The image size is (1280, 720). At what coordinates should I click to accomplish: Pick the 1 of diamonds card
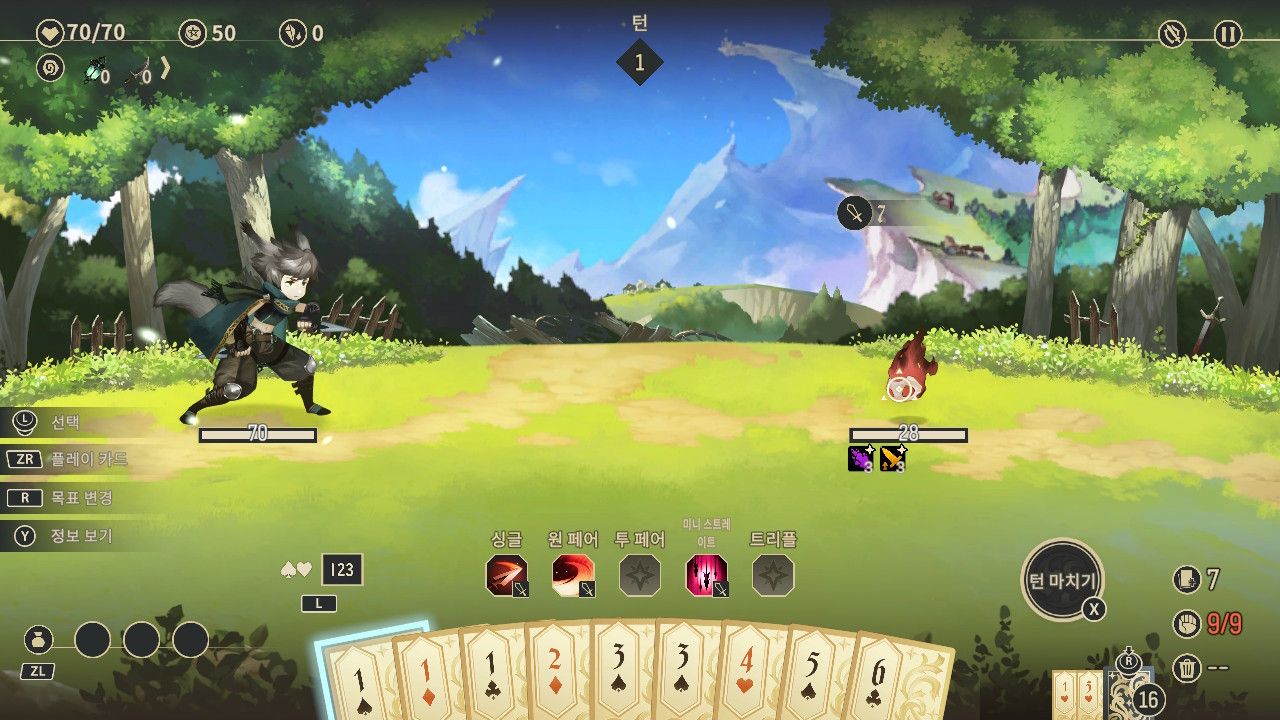pos(428,675)
